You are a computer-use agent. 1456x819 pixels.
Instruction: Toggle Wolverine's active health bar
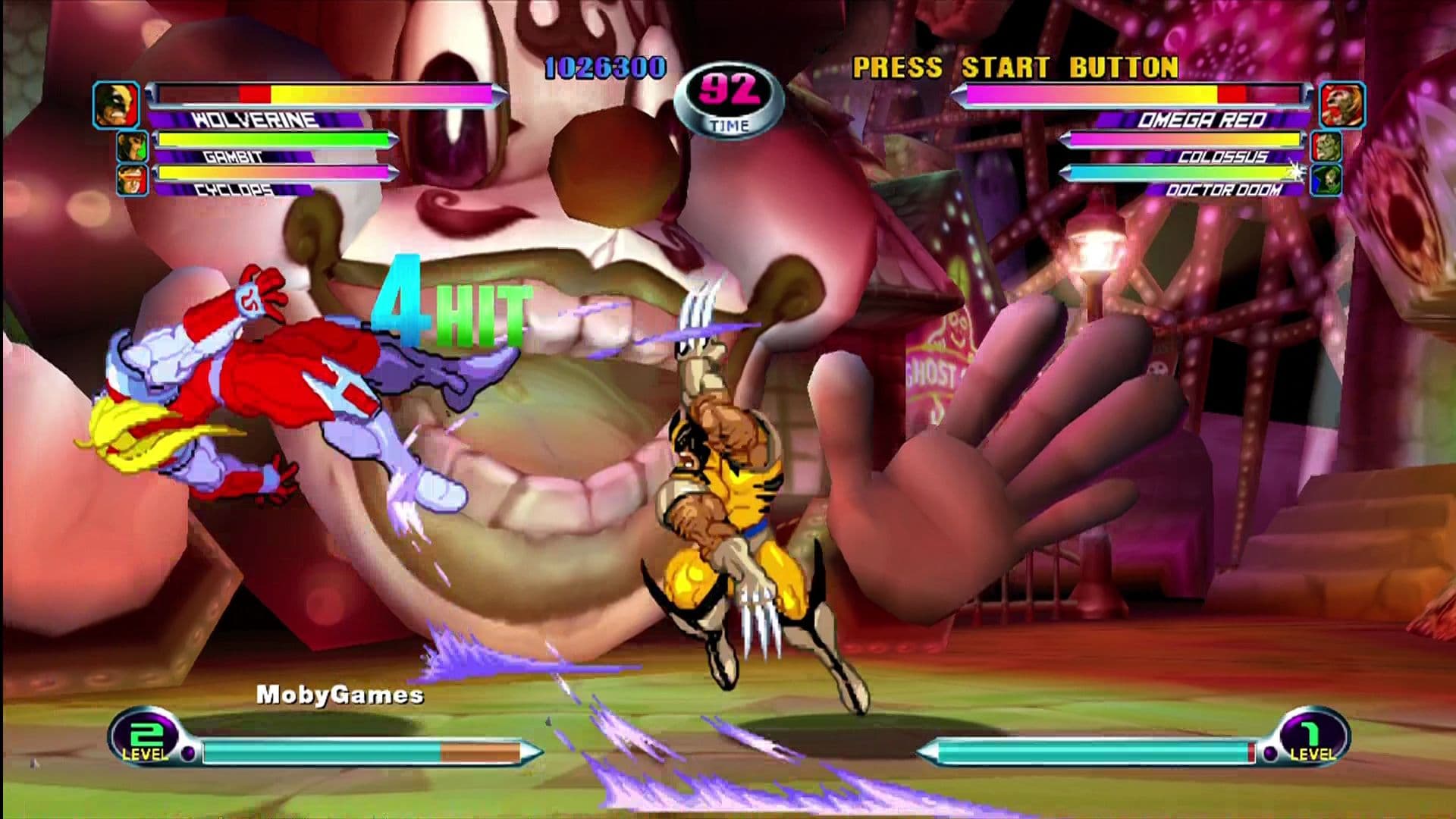(326, 95)
